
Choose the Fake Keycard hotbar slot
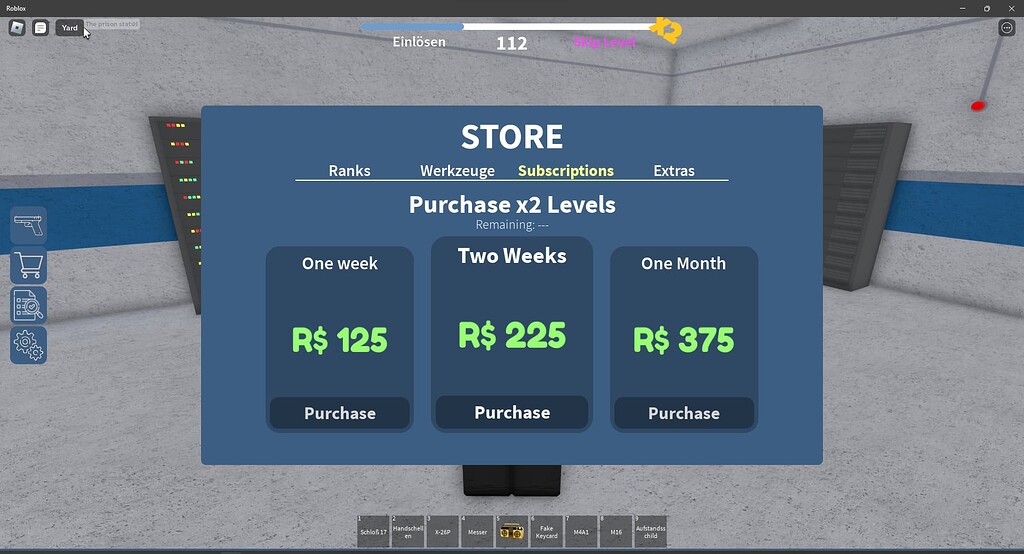coord(546,532)
